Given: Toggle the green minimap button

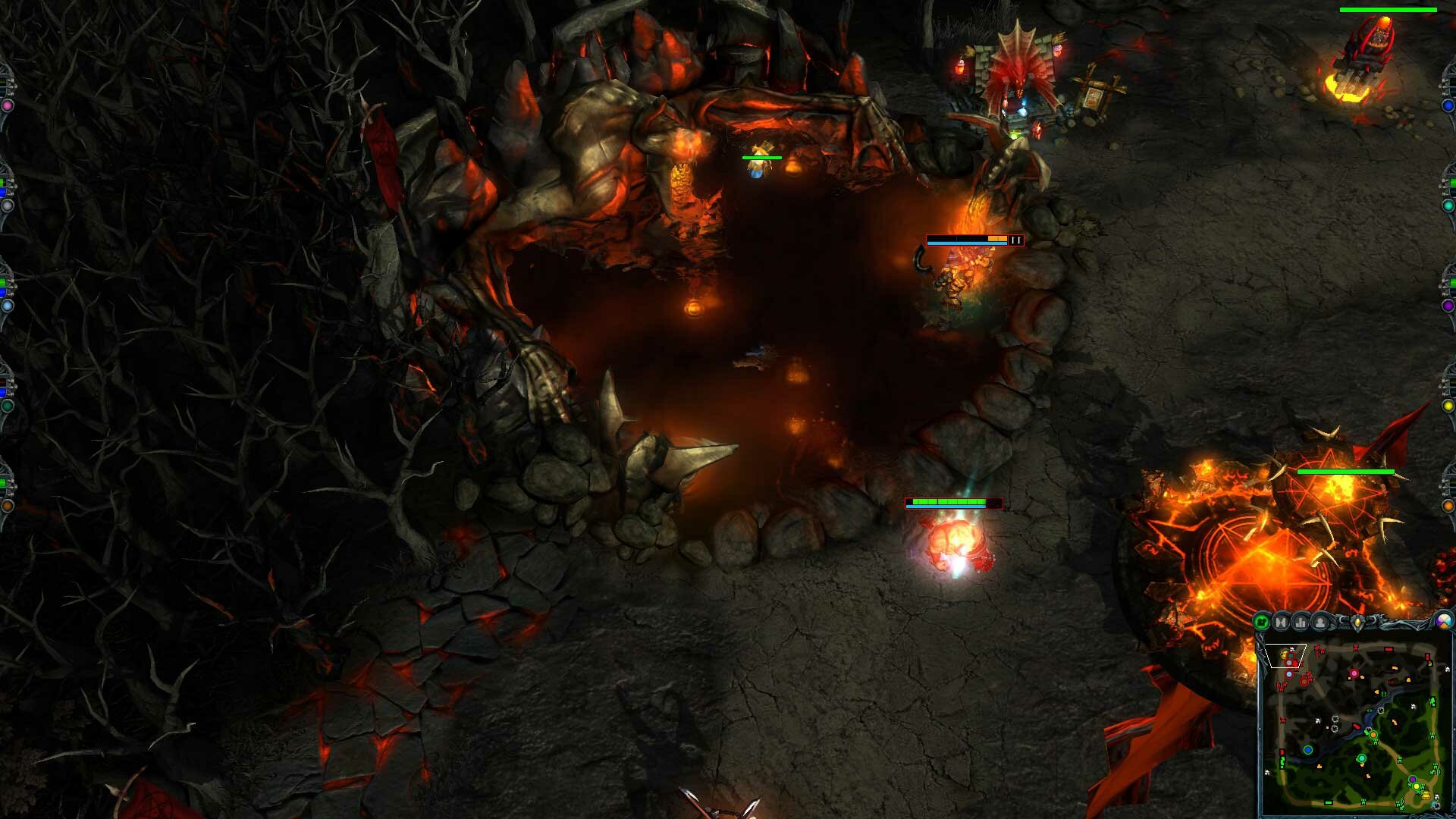Looking at the screenshot, I should [1262, 623].
